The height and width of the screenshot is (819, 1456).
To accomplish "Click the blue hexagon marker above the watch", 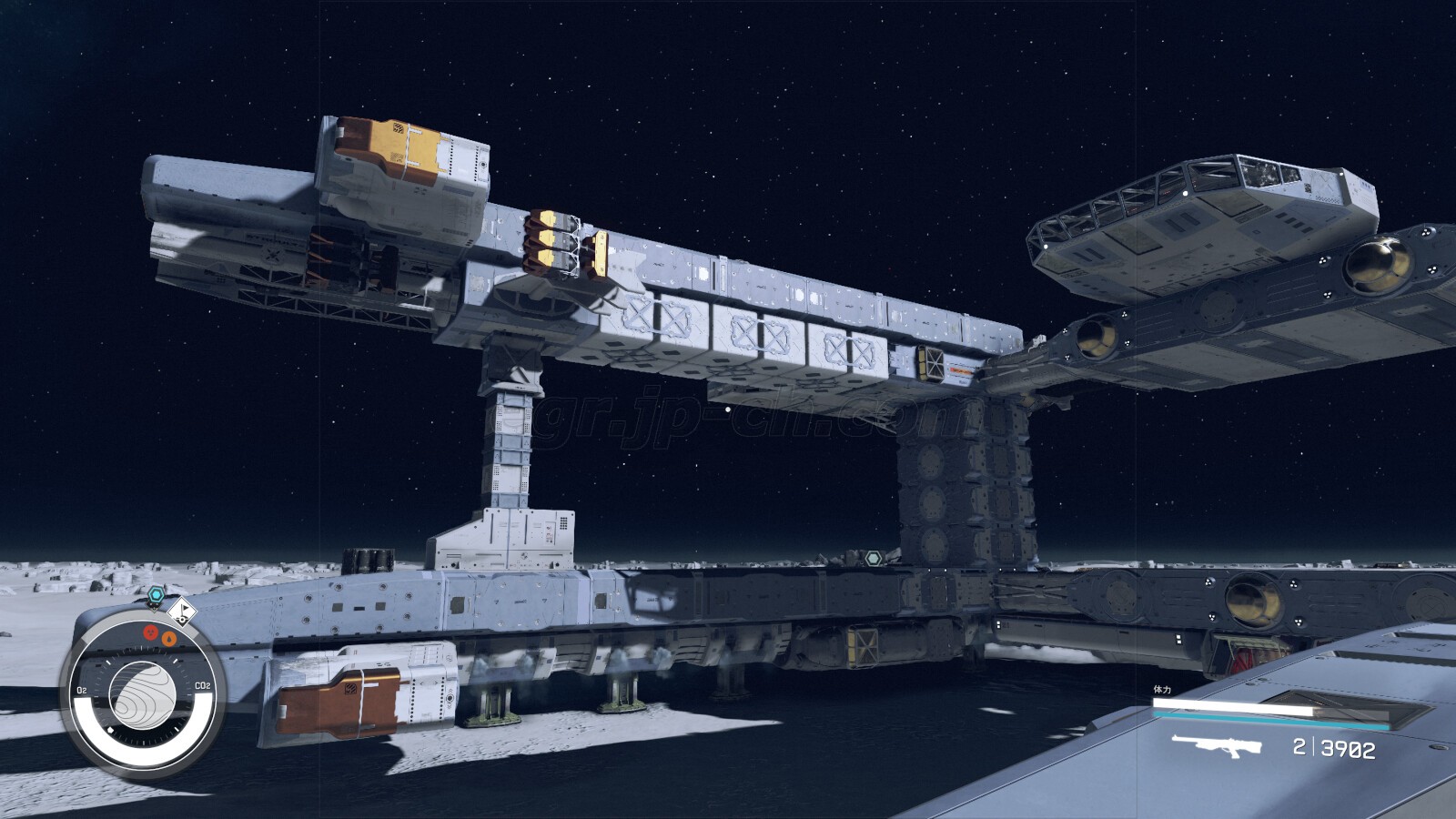I will (x=157, y=595).
